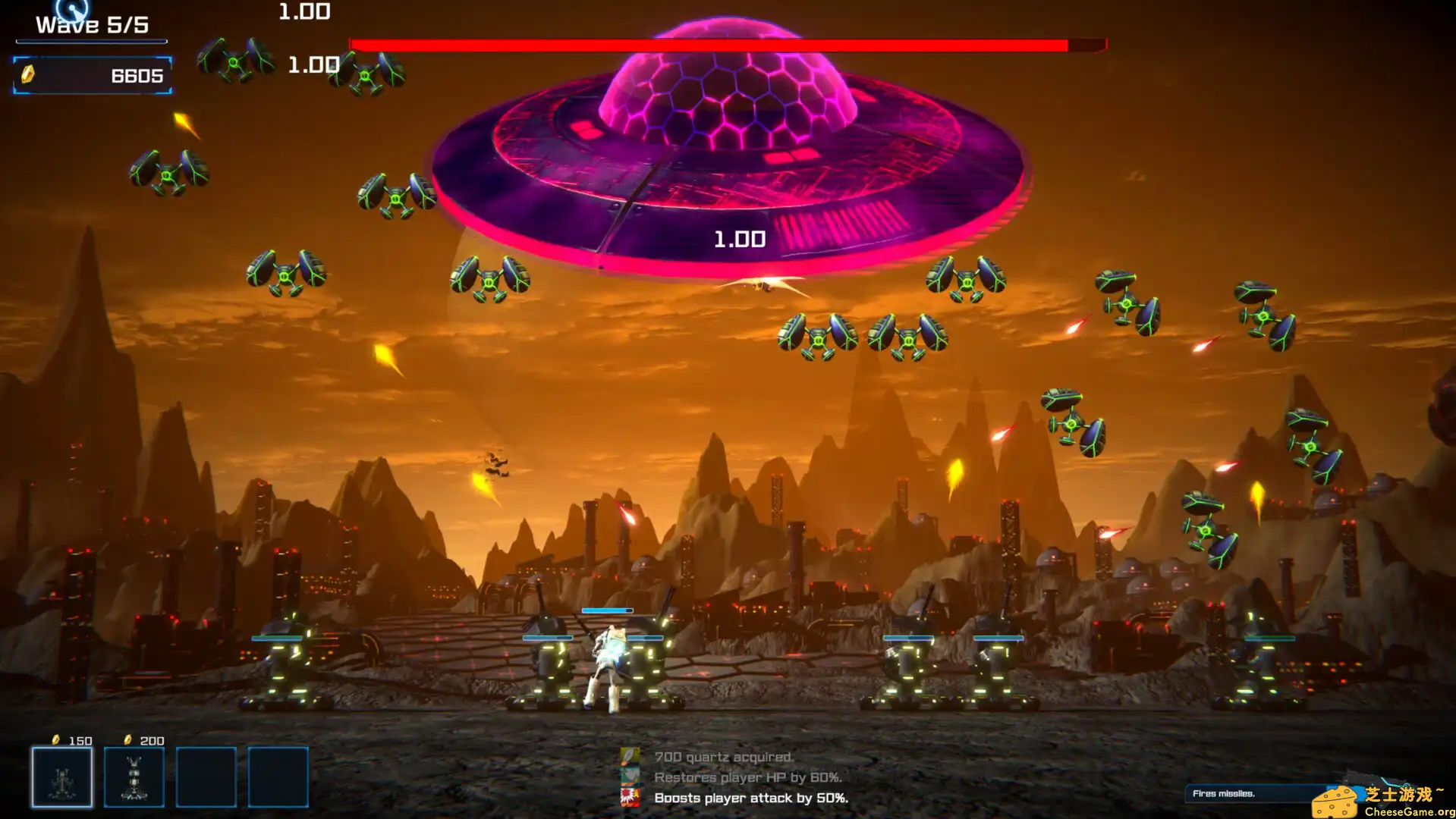Click the Restores player HP notification icon
The width and height of the screenshot is (1456, 819).
coord(631,777)
